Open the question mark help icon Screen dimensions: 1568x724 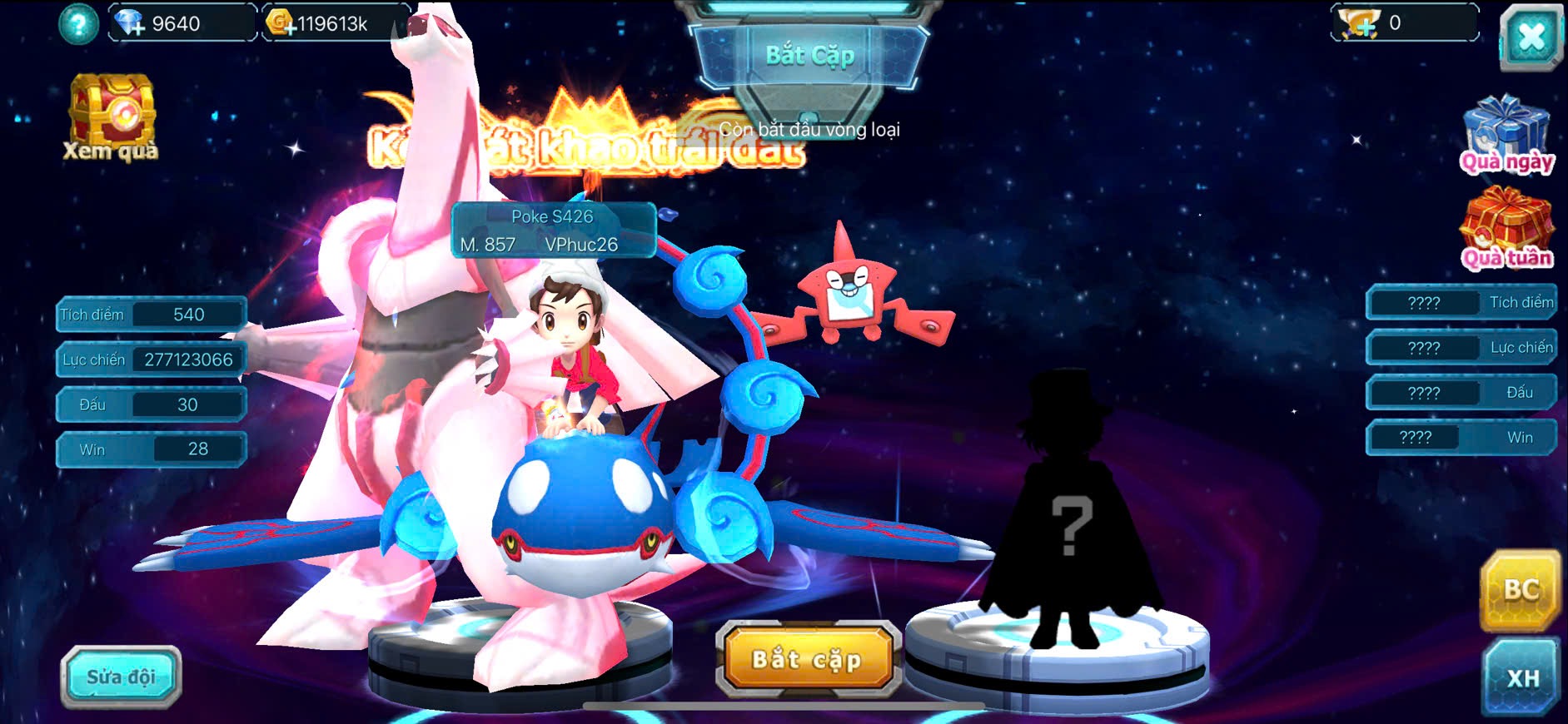point(78,24)
